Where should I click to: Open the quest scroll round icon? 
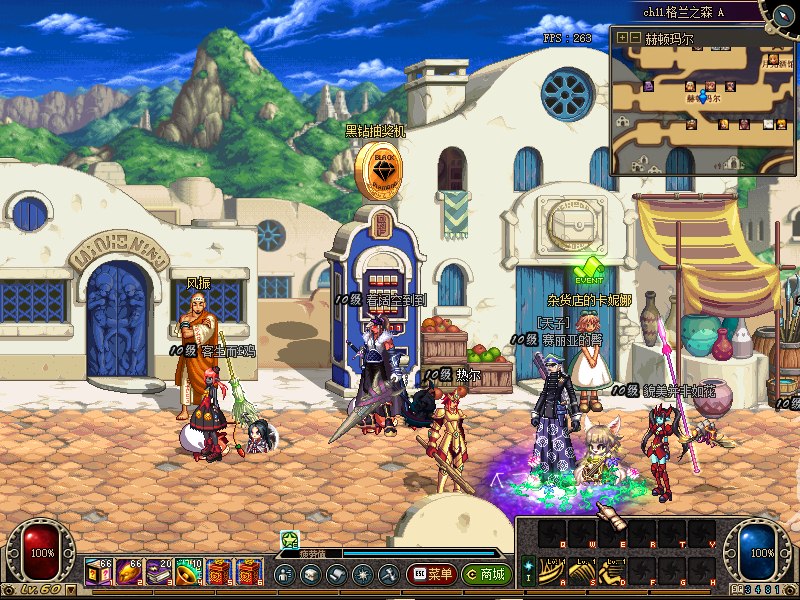coord(336,575)
